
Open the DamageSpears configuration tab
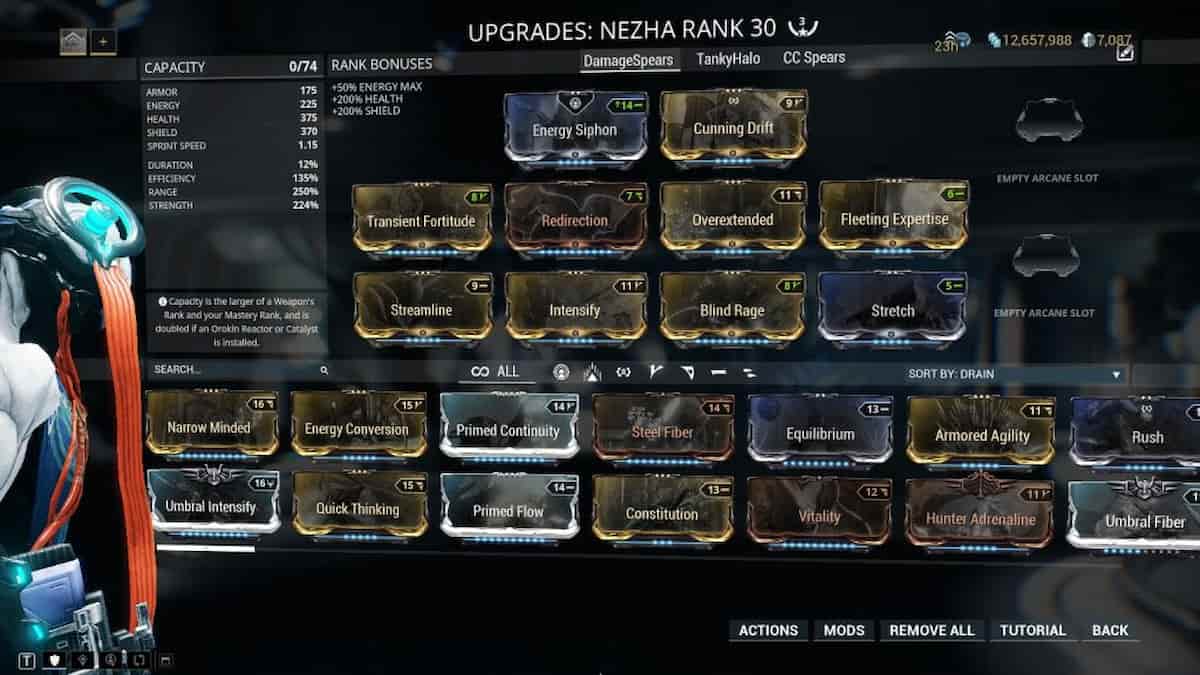[629, 60]
